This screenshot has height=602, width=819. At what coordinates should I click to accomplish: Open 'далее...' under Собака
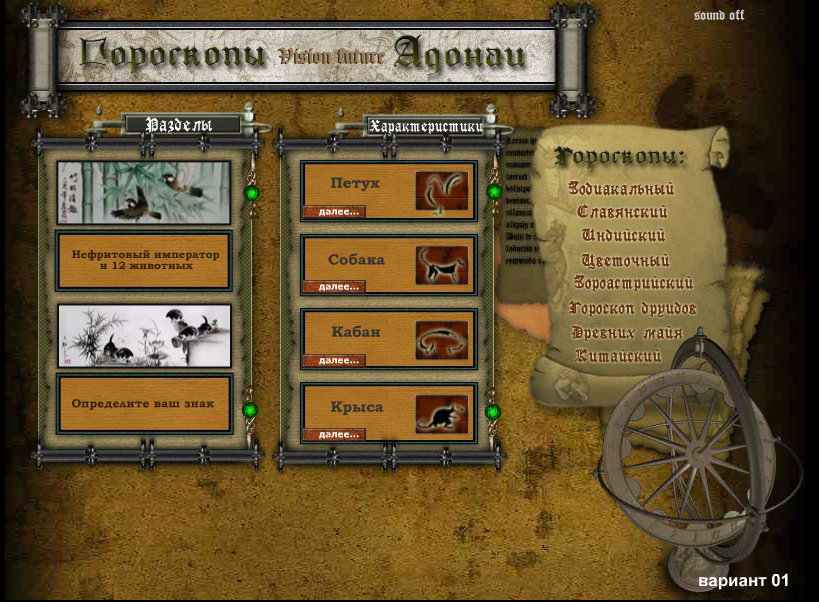(333, 286)
